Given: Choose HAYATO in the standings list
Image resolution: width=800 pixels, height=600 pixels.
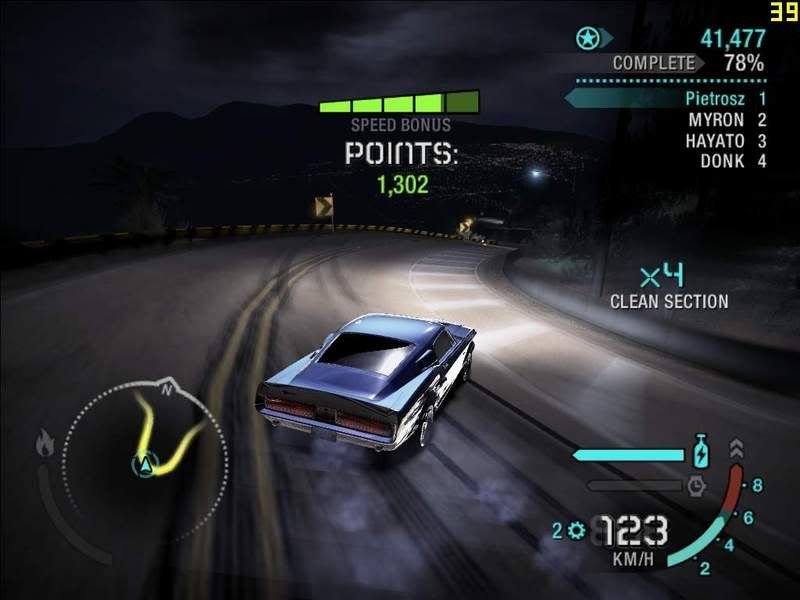Looking at the screenshot, I should tap(713, 141).
